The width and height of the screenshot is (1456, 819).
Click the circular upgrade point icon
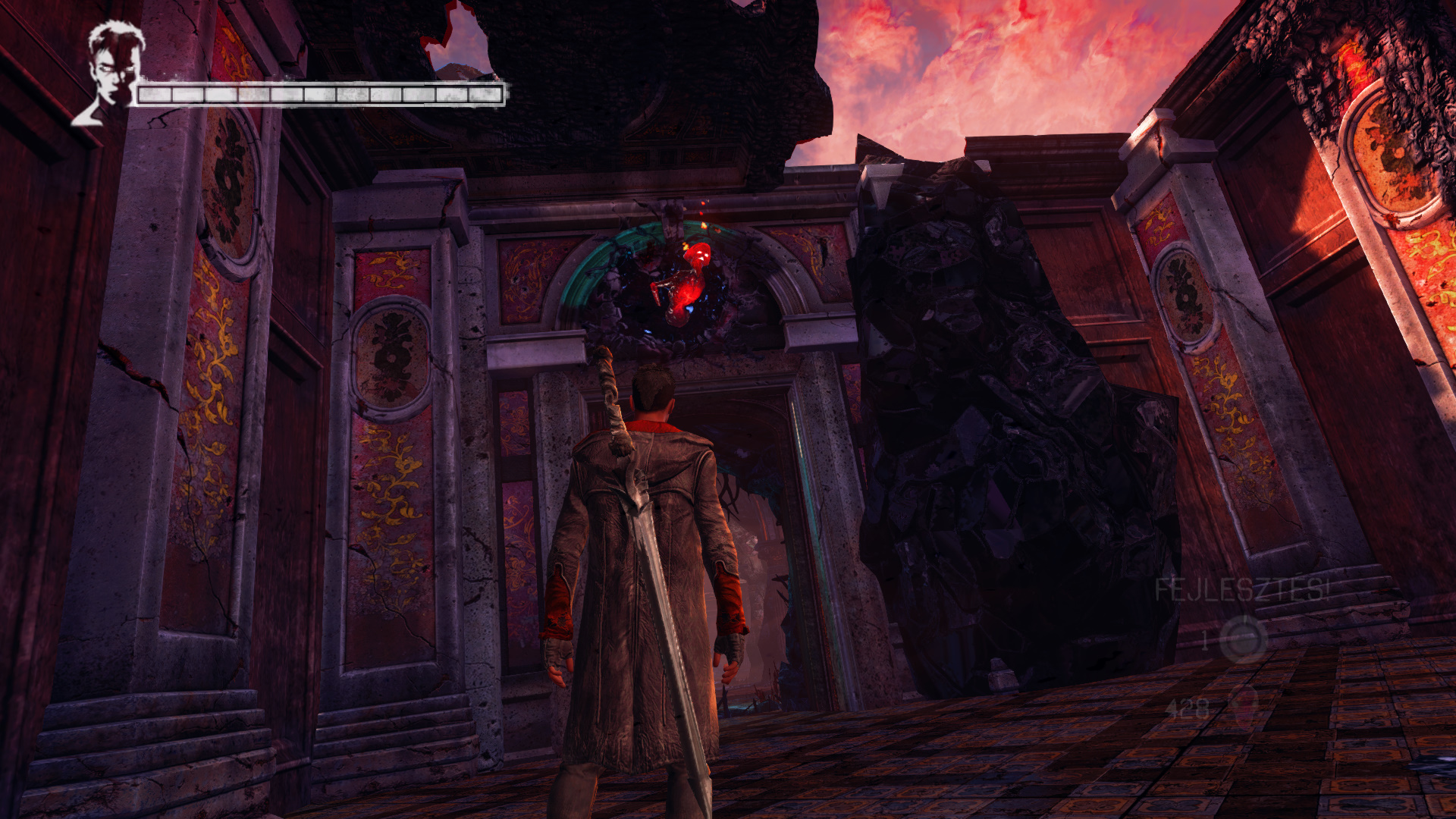tap(1244, 639)
